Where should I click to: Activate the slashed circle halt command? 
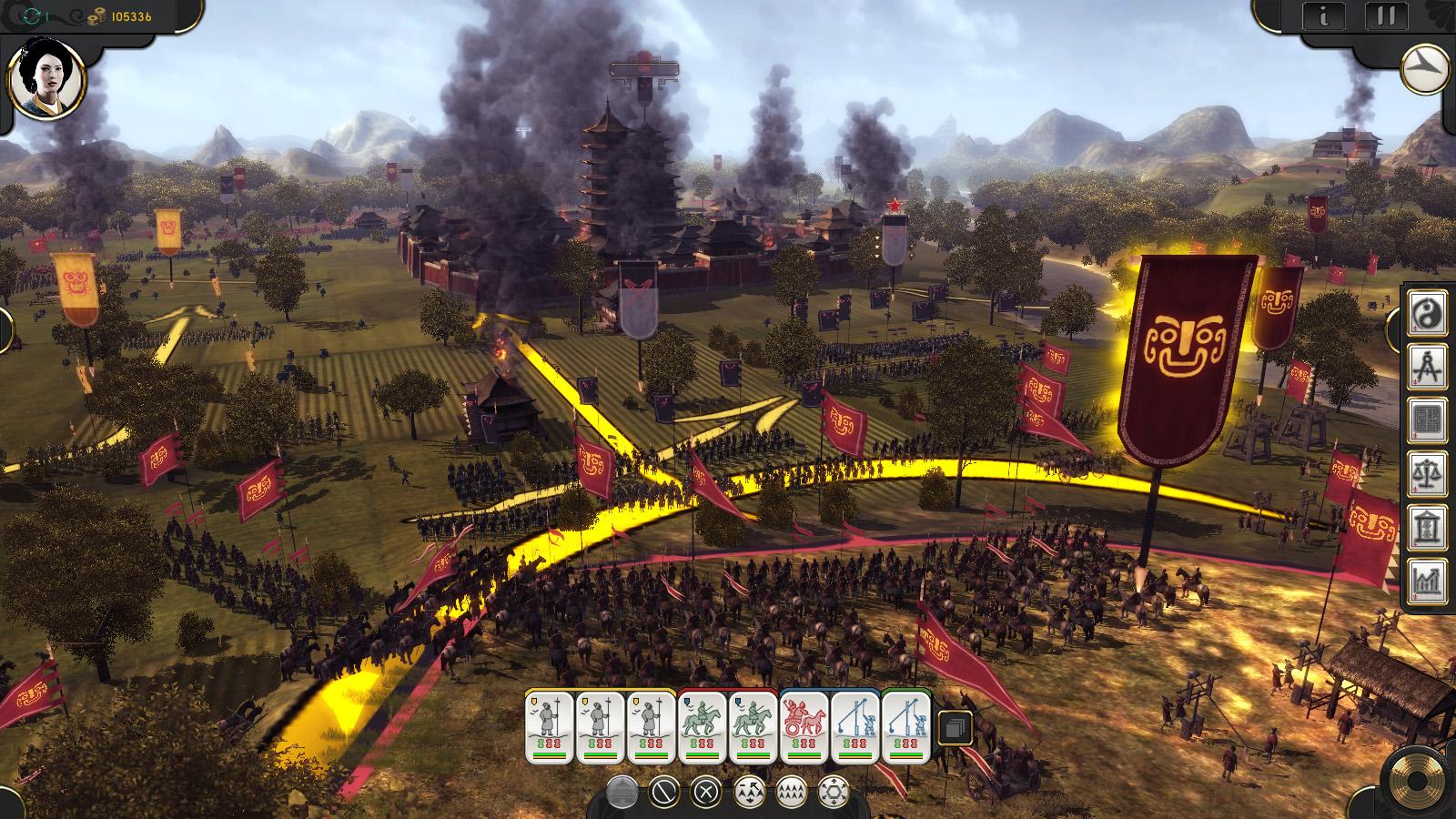[664, 792]
